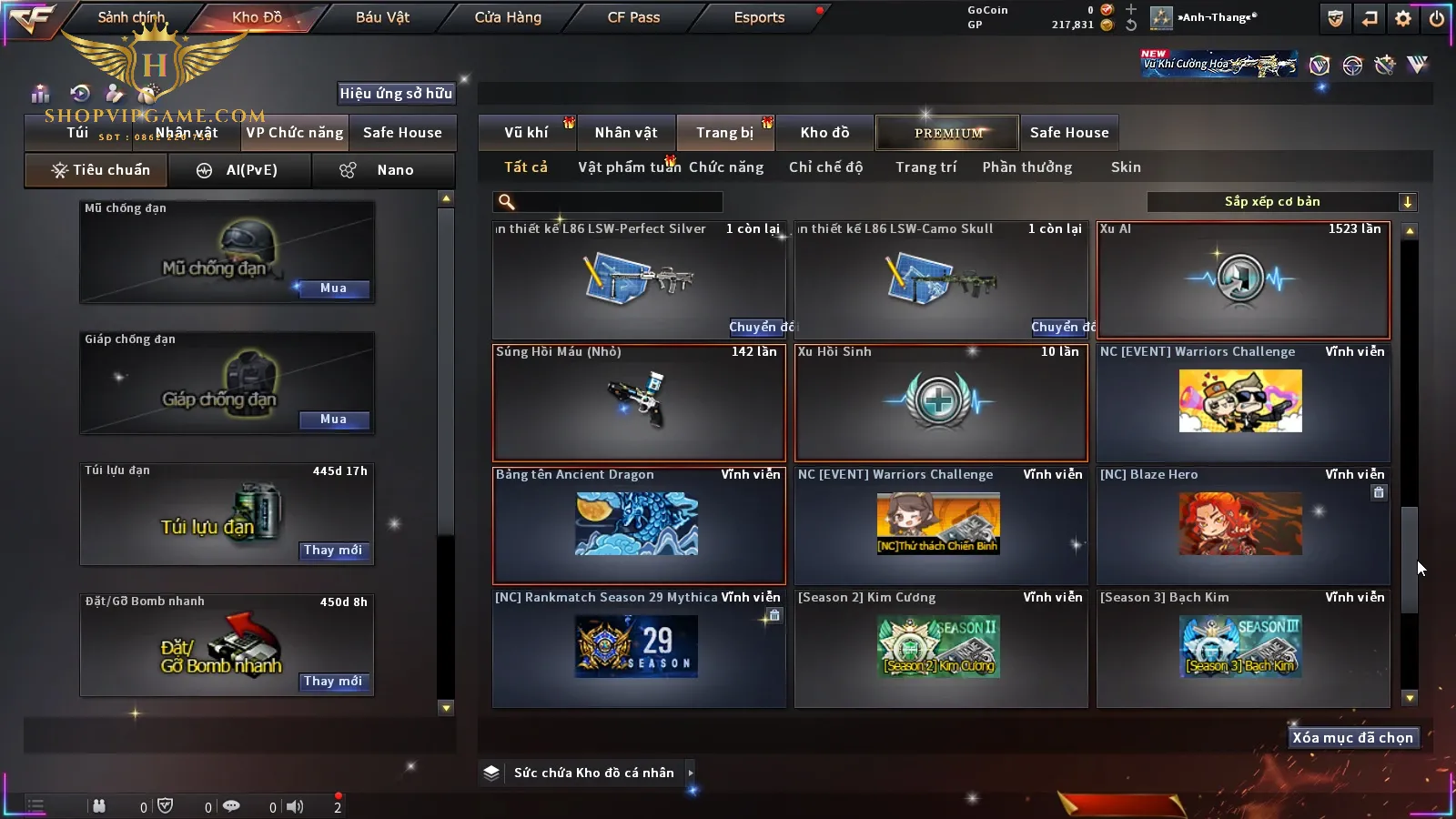1456x819 pixels.
Task: Pick the Bảng tên Ancient Dragon nameplate
Action: (639, 525)
